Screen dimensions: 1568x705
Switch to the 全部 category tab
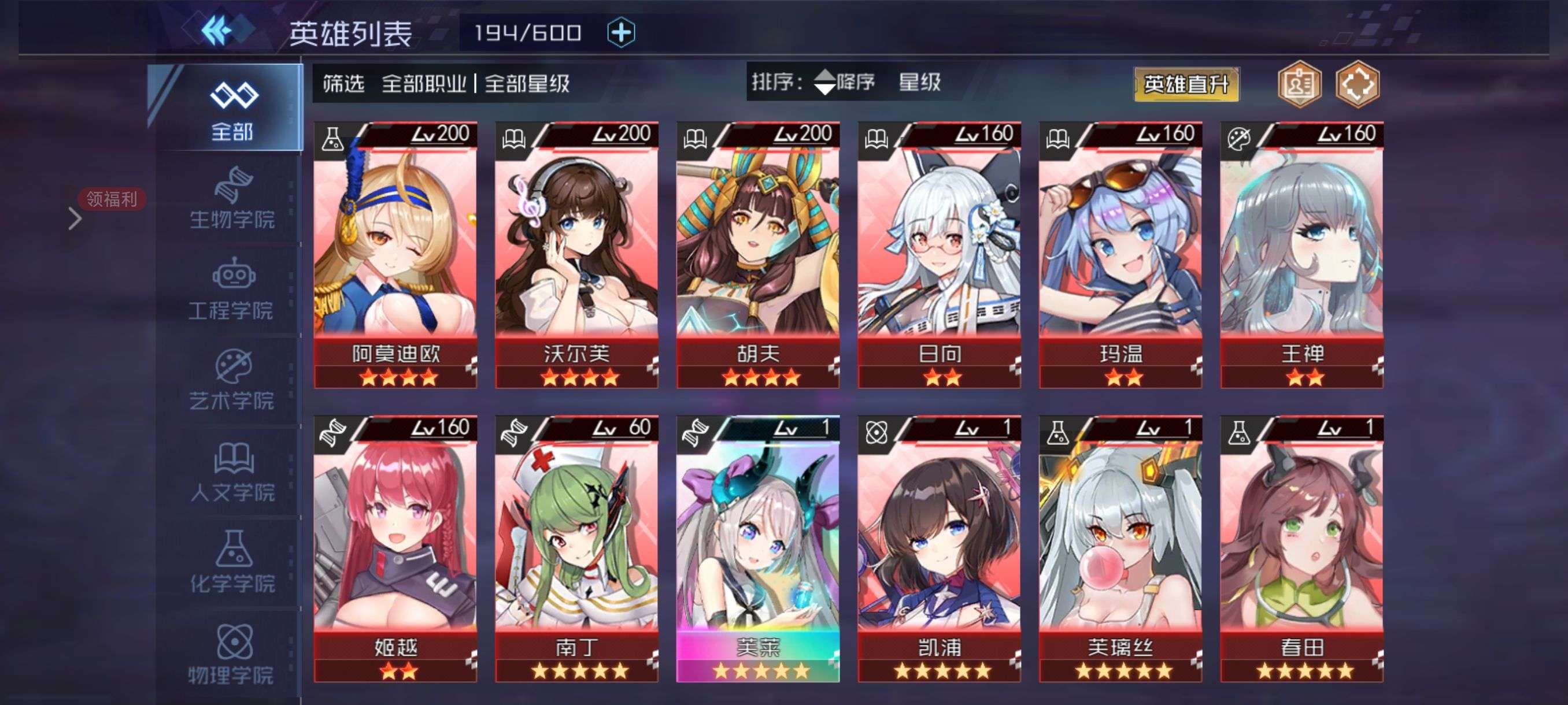232,109
